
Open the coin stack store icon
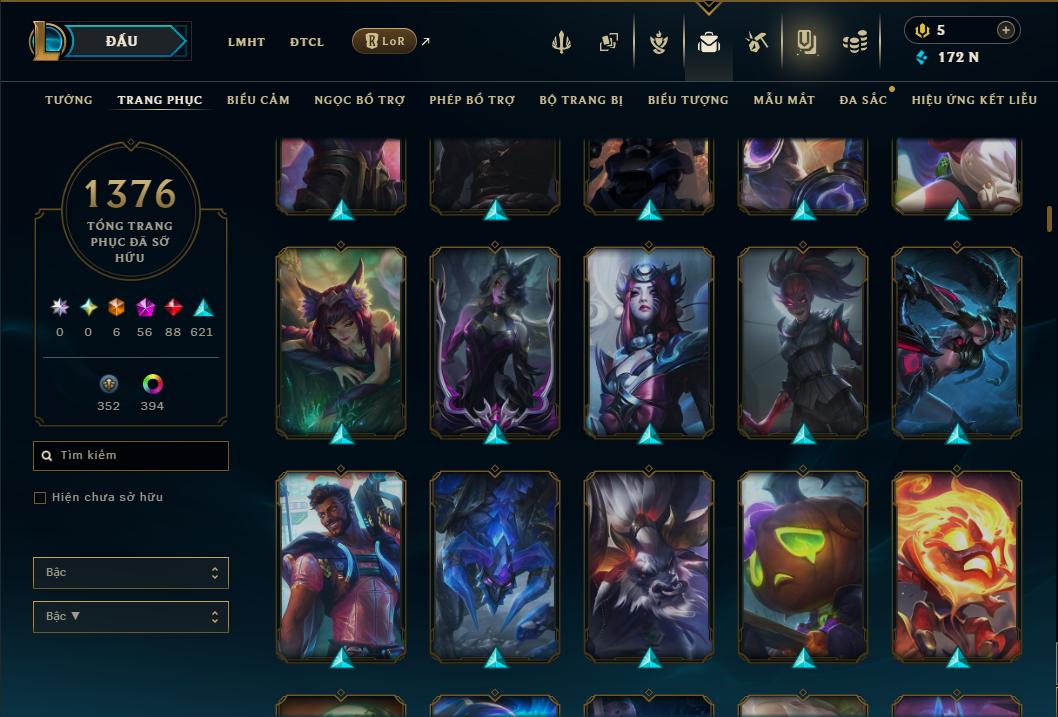[854, 42]
